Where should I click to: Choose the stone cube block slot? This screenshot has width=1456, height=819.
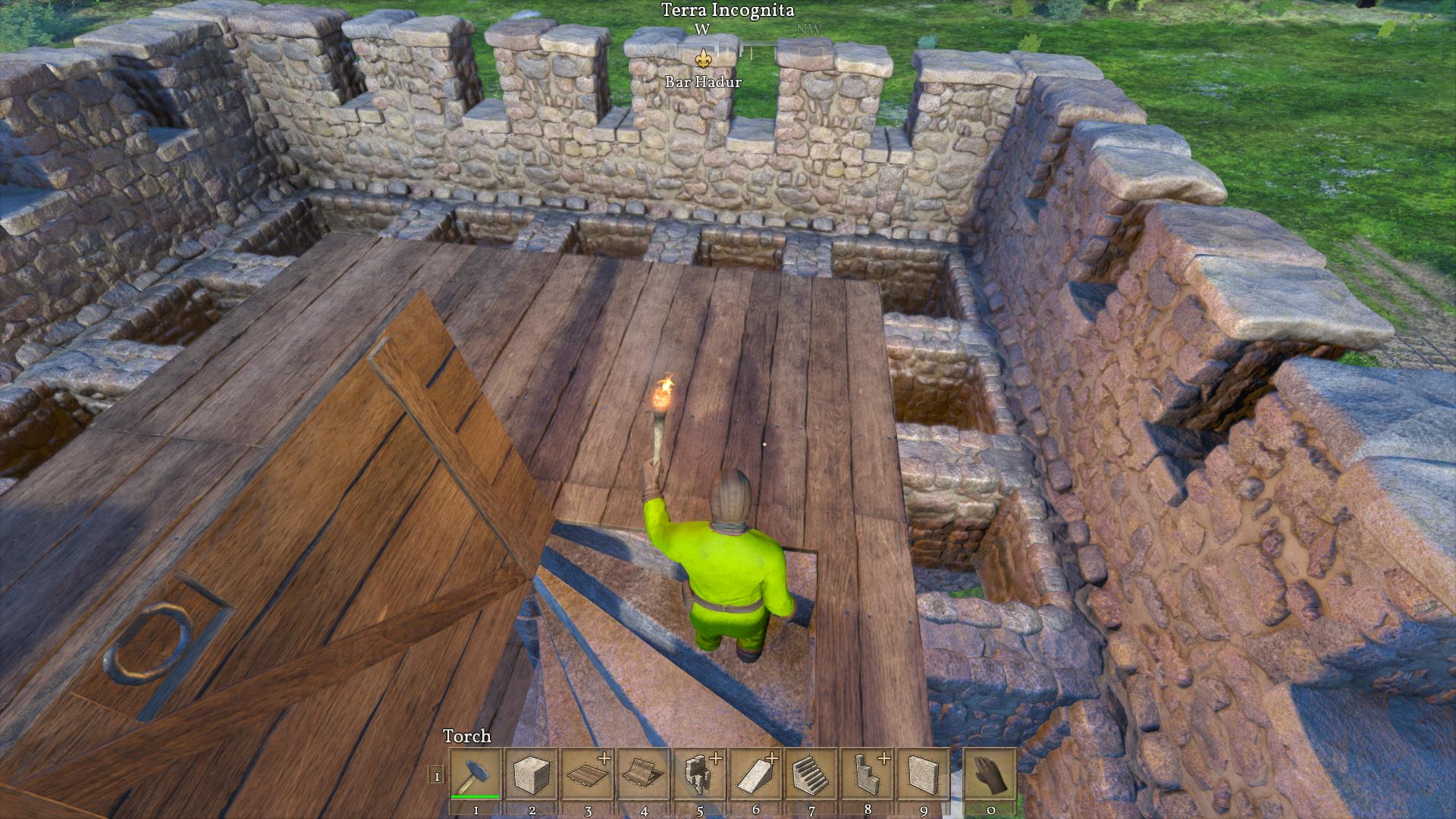coord(532,773)
